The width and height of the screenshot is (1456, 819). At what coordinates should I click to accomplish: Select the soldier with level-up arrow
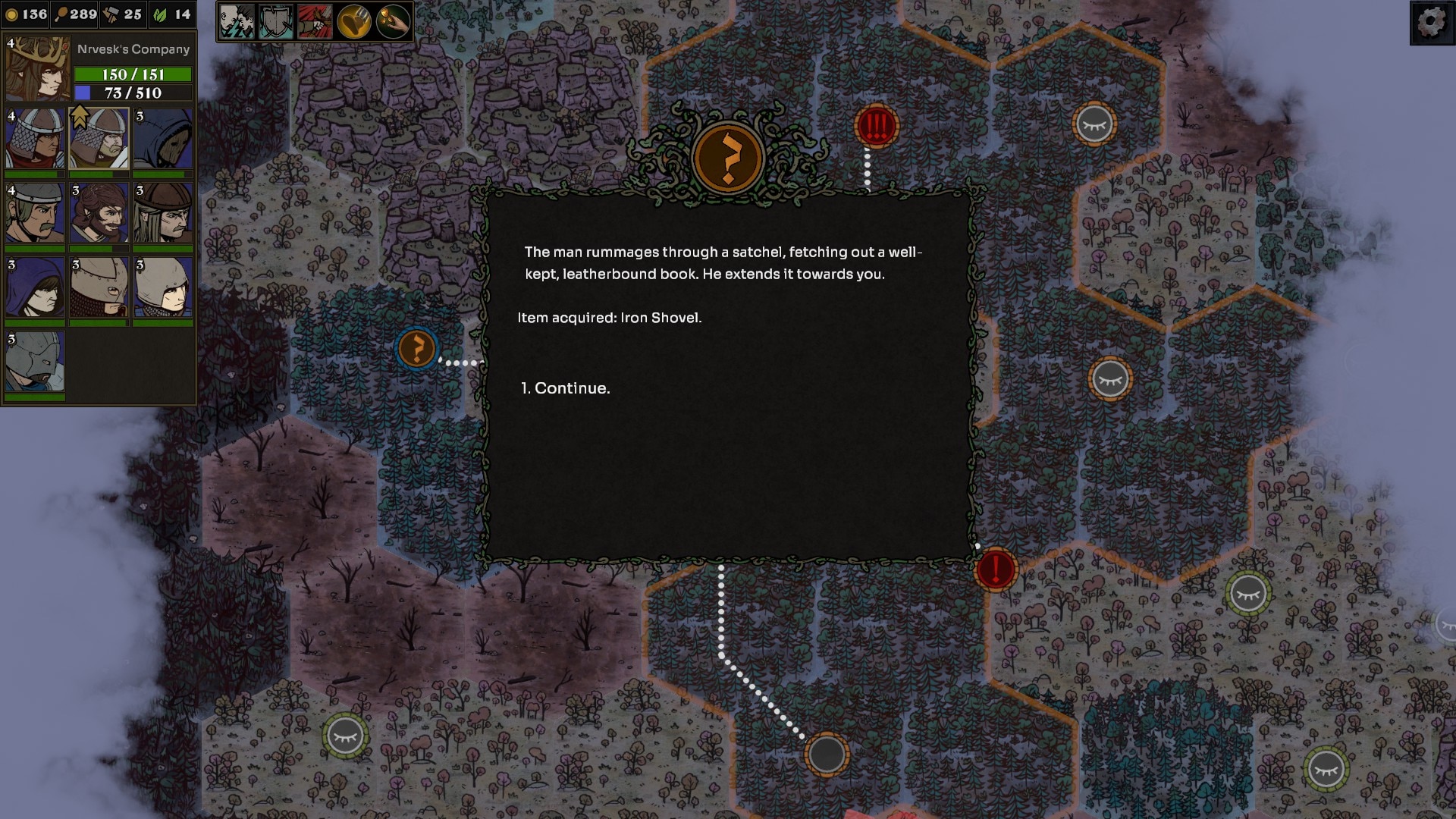pos(99,139)
